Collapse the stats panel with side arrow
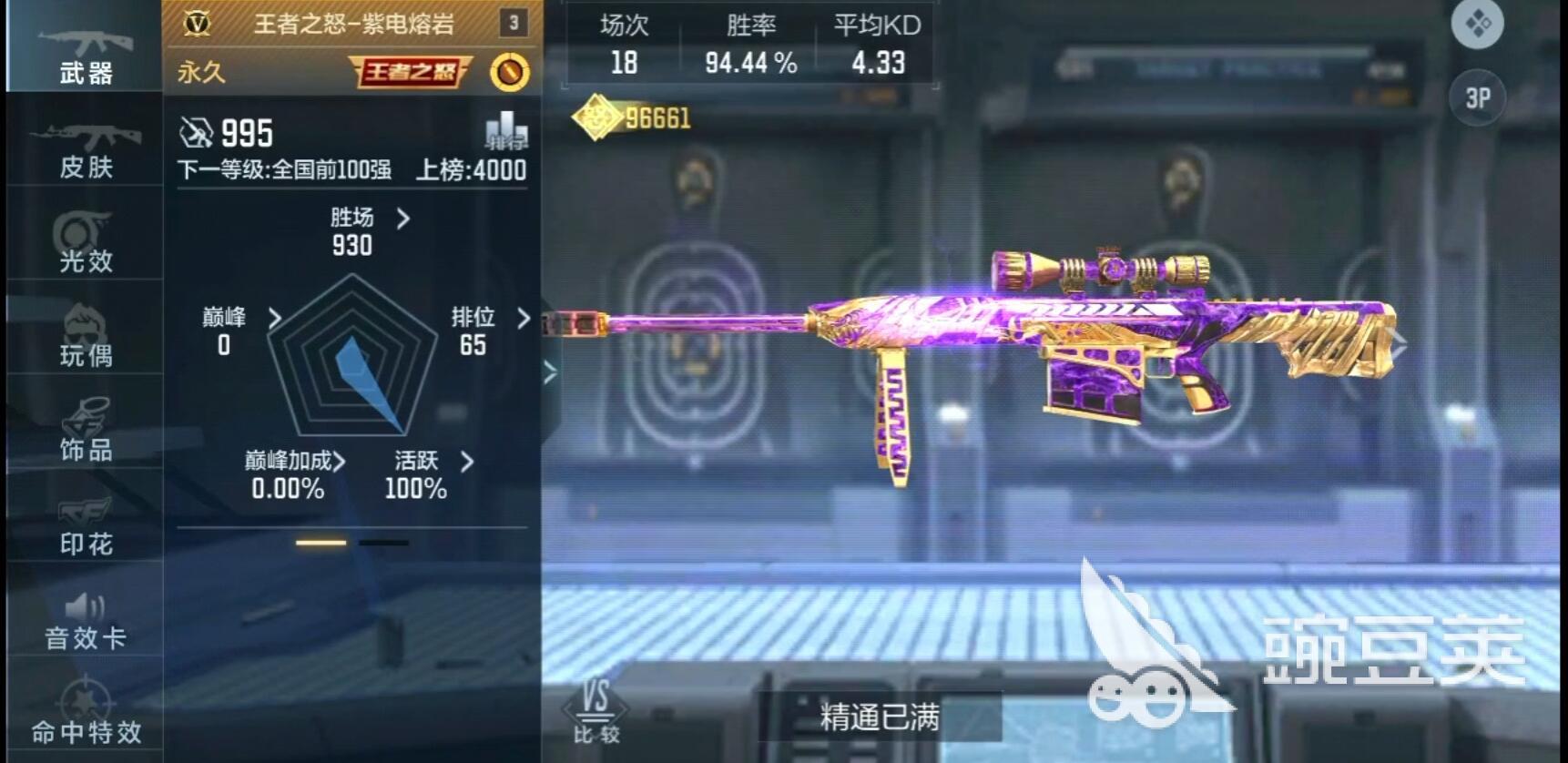 (549, 371)
